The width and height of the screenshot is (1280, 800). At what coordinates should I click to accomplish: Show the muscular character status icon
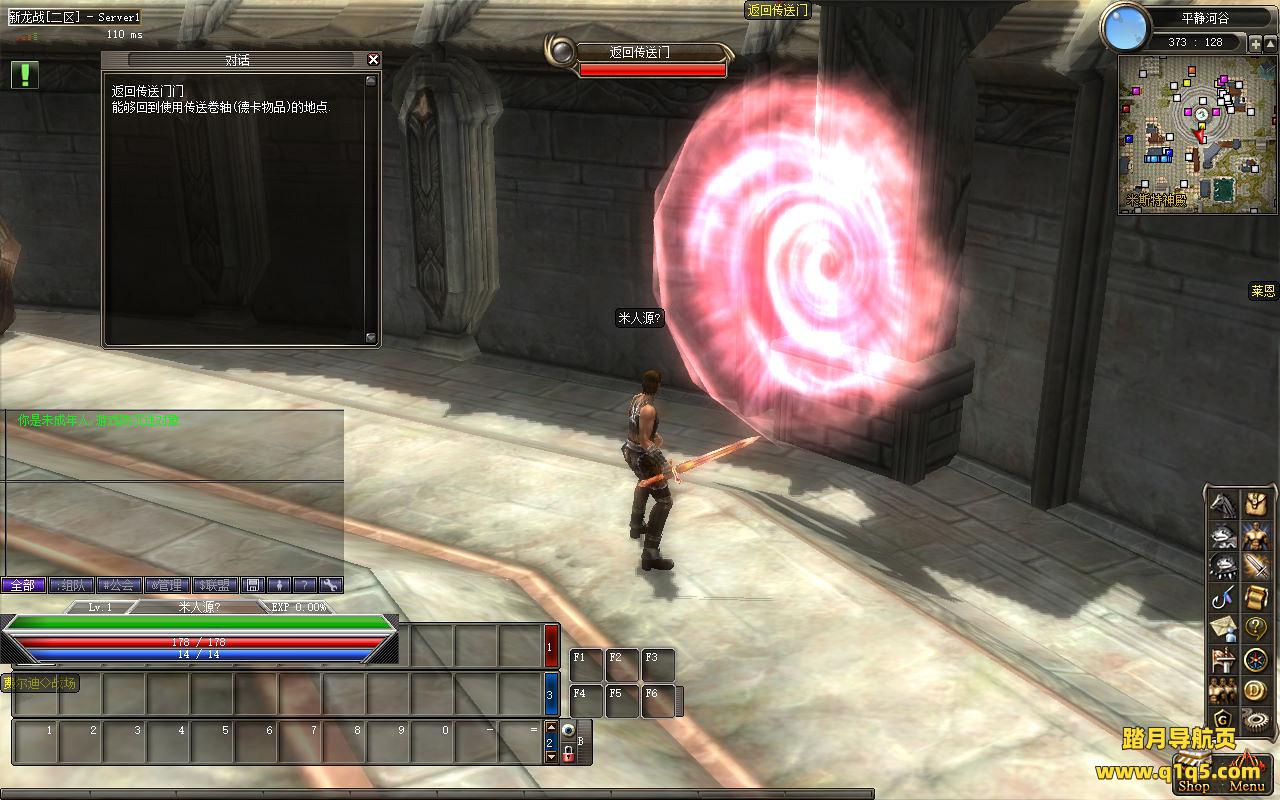tap(1255, 536)
